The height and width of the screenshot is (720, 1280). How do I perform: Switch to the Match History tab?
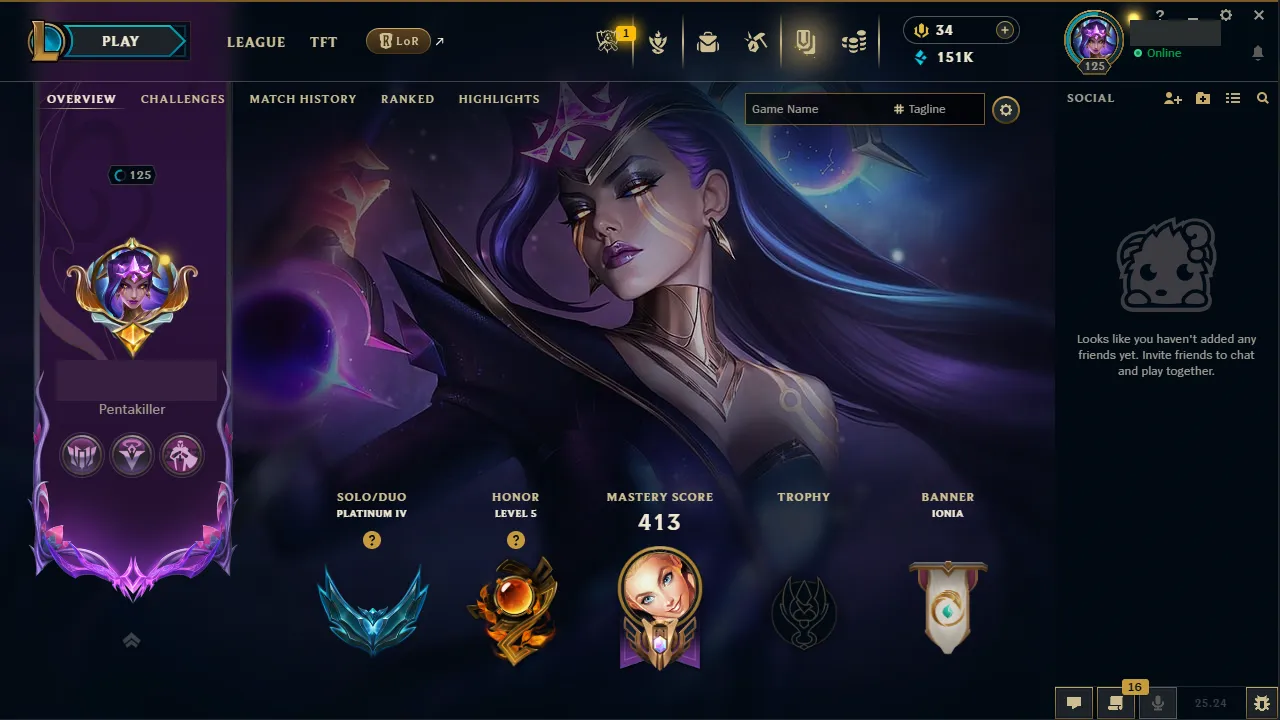coord(303,99)
